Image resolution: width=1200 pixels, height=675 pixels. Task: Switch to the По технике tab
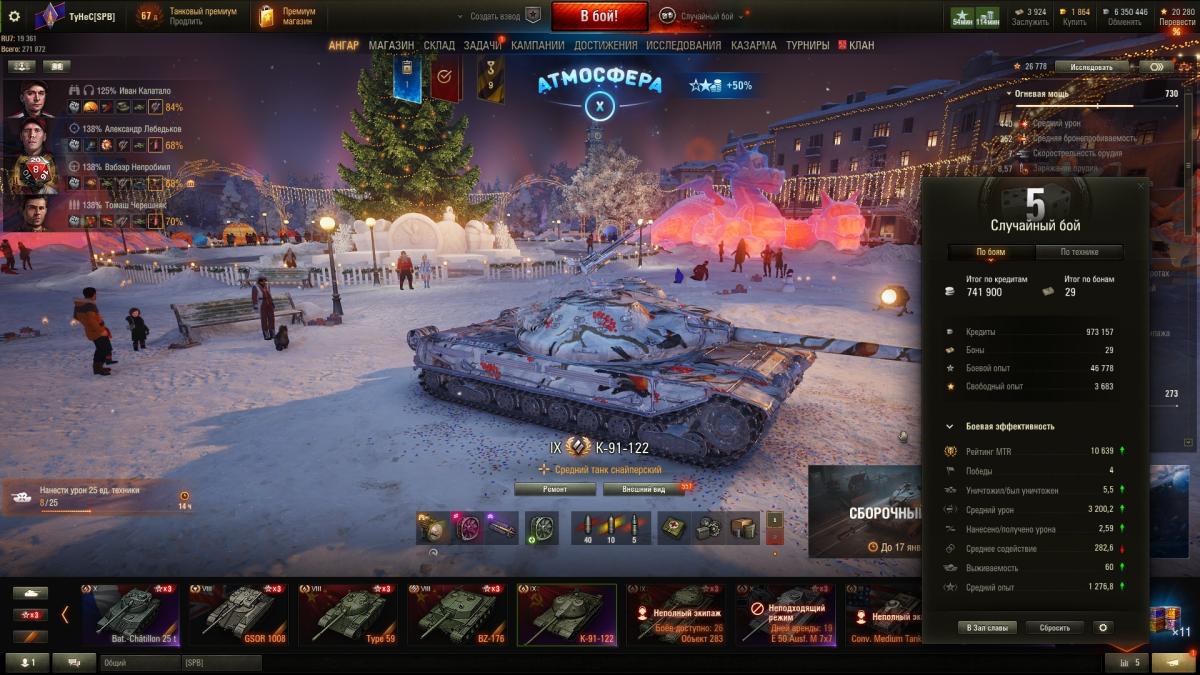point(1078,252)
